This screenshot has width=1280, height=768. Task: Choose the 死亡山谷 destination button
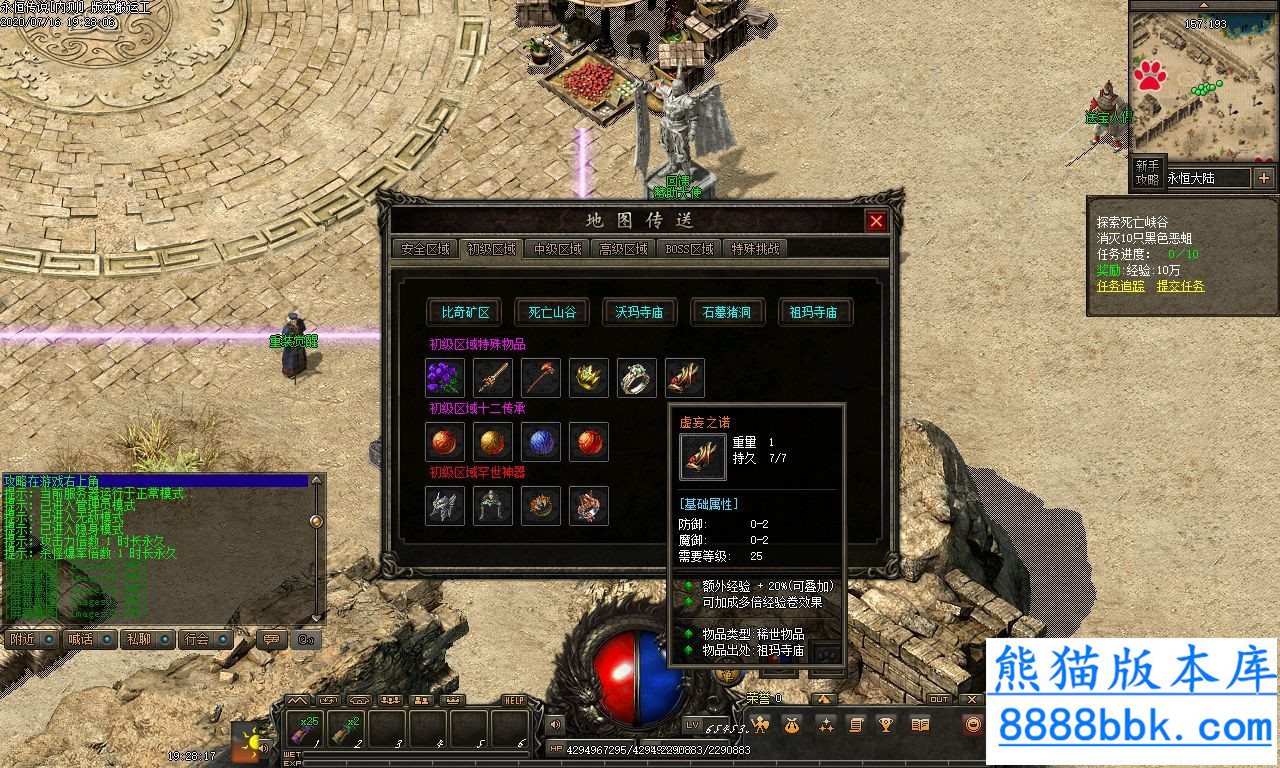pos(552,312)
